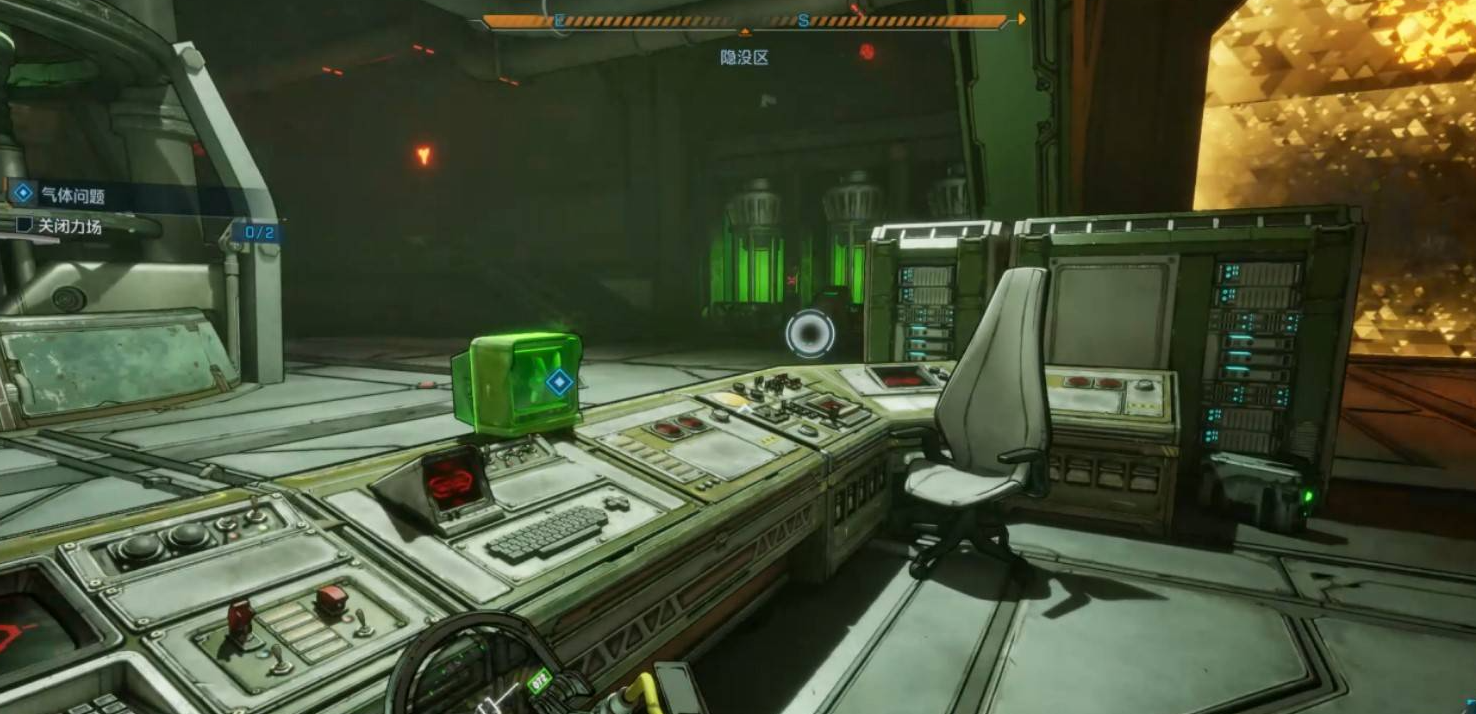This screenshot has width=1476, height=714.
Task: Click the compass bar heading strip
Action: pyautogui.click(x=745, y=21)
